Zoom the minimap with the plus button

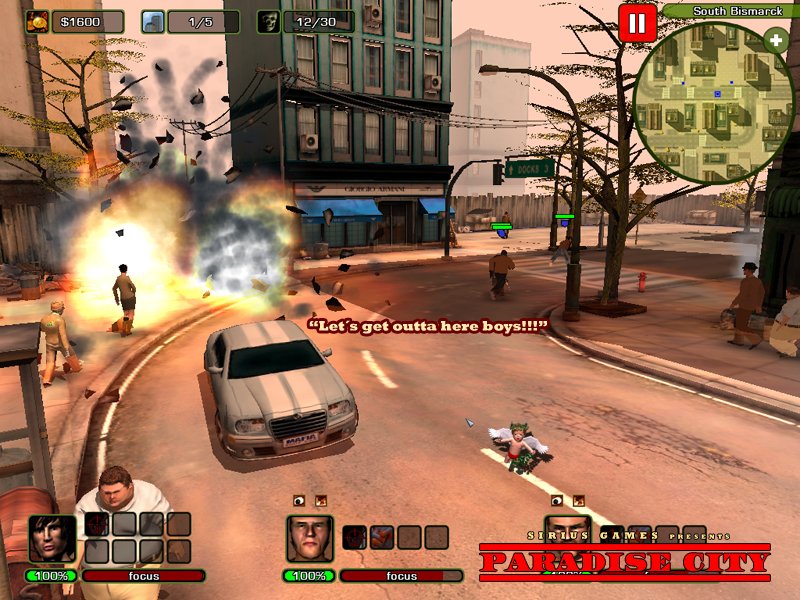tap(776, 40)
